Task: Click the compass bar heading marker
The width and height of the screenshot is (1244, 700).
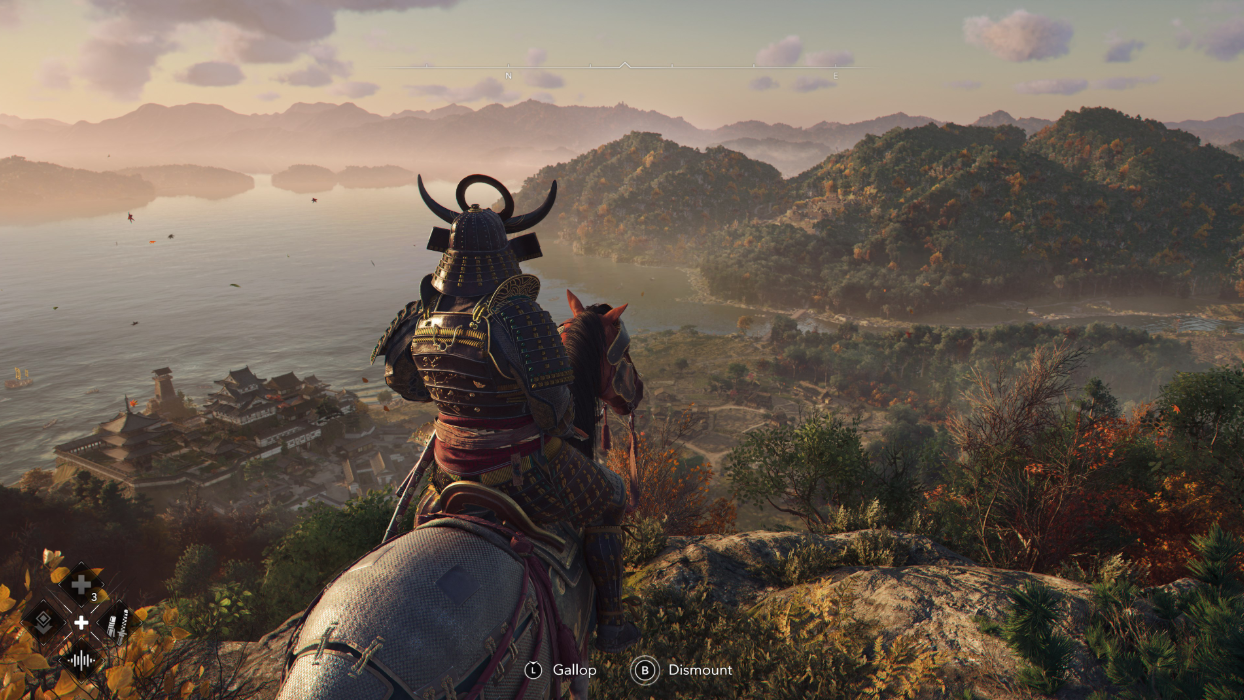Action: 624,65
